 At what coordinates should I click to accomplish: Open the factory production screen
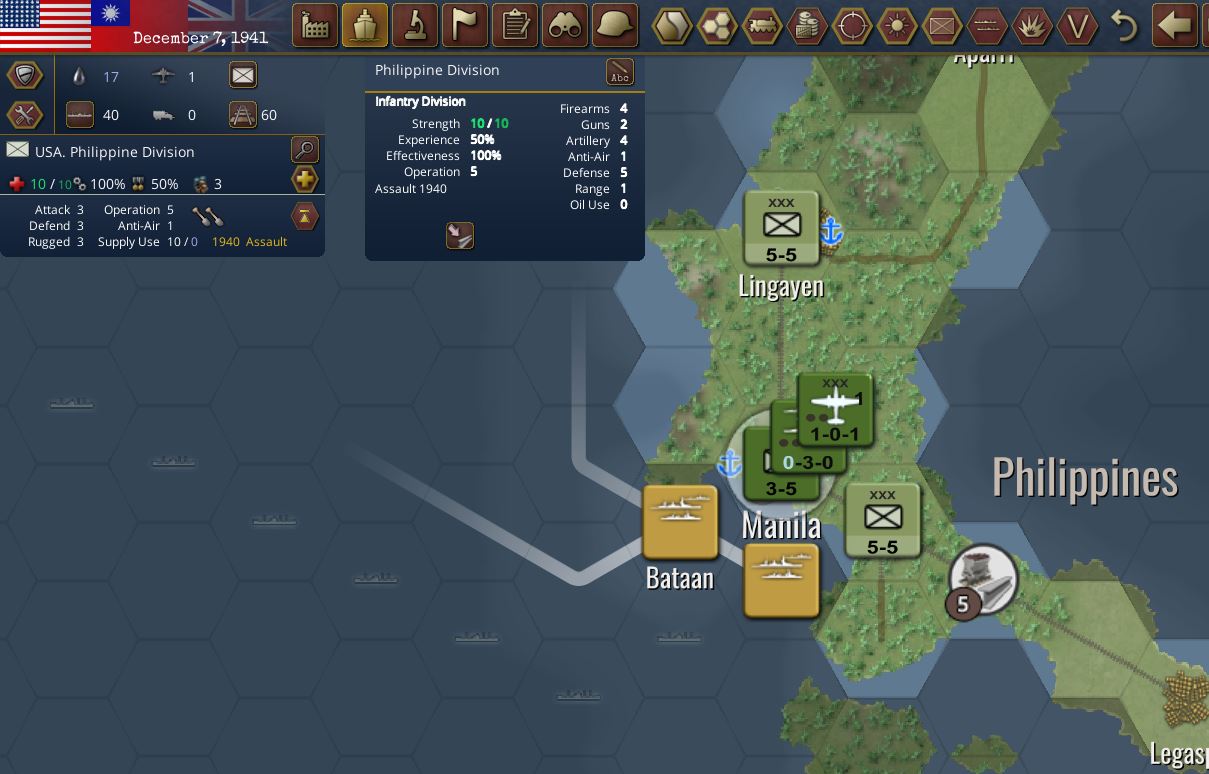pos(314,25)
